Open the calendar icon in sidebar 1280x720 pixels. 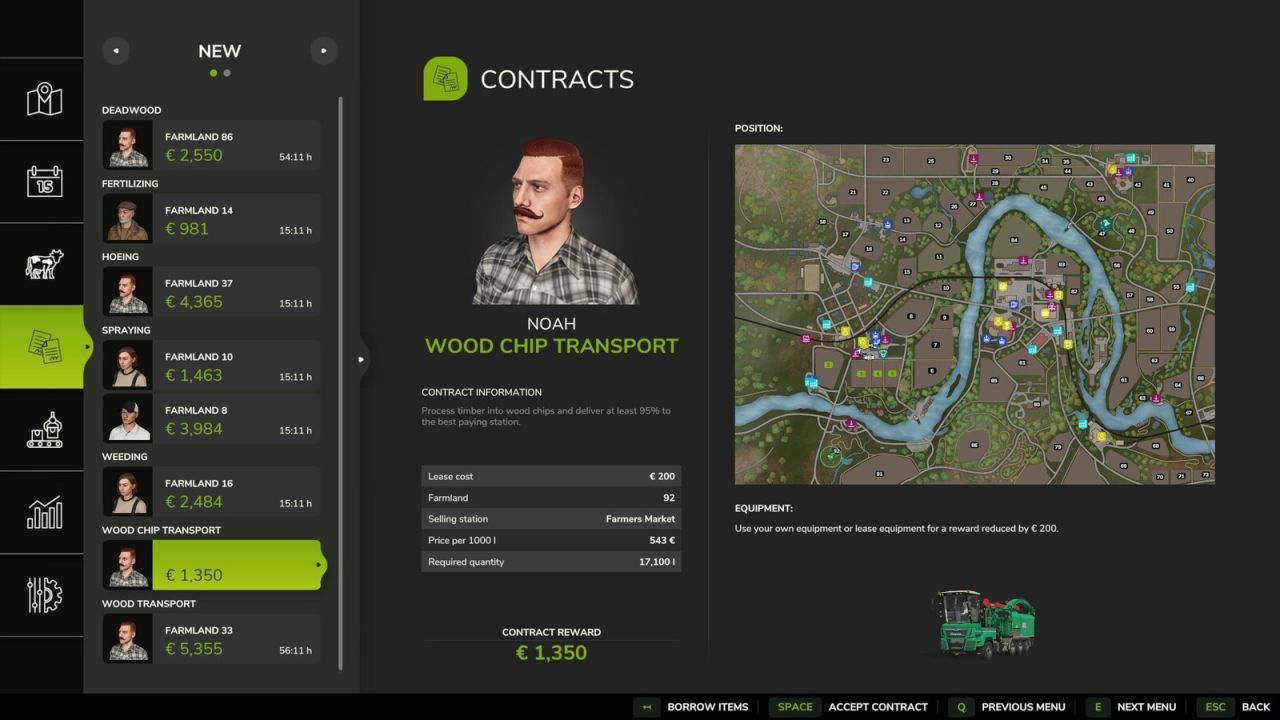(42, 181)
